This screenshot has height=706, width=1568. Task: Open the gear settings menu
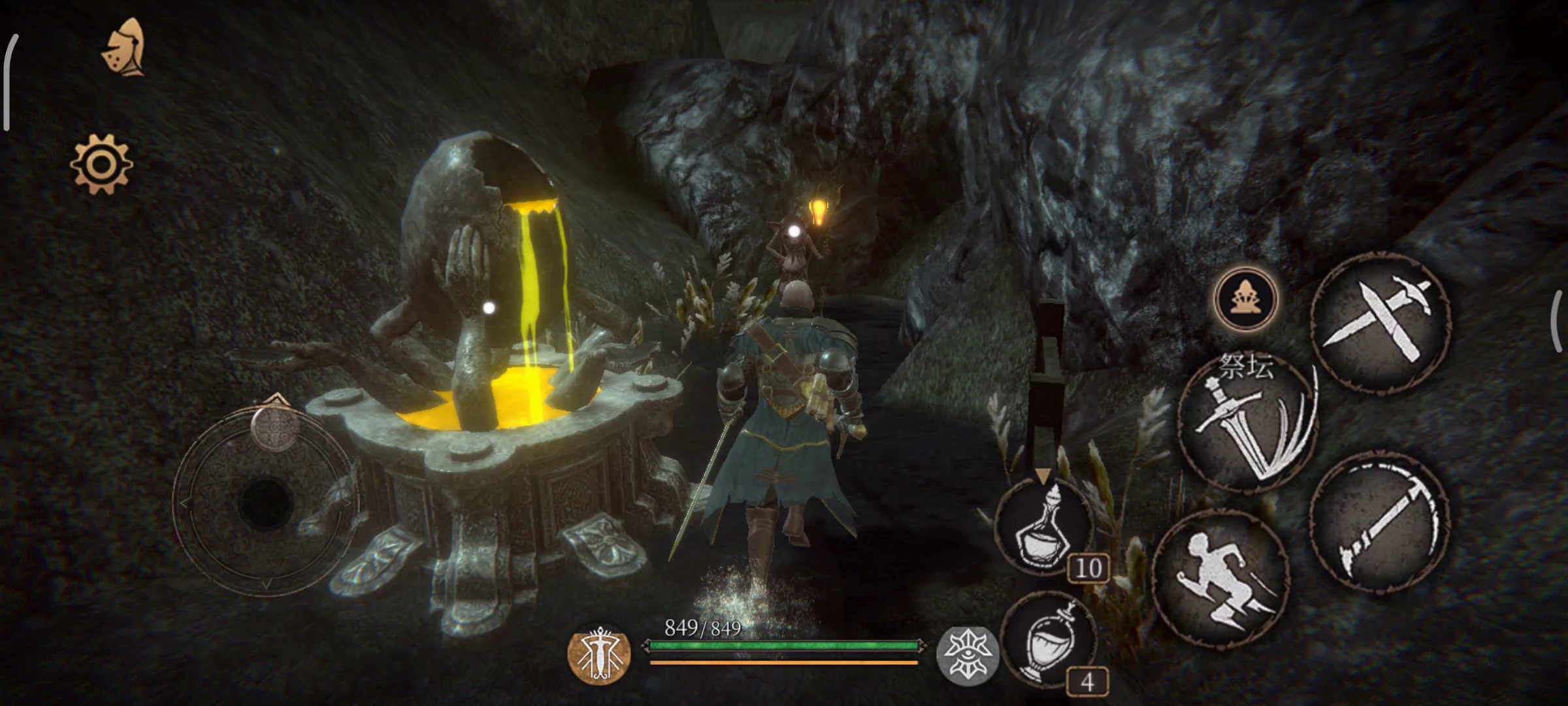[x=101, y=164]
